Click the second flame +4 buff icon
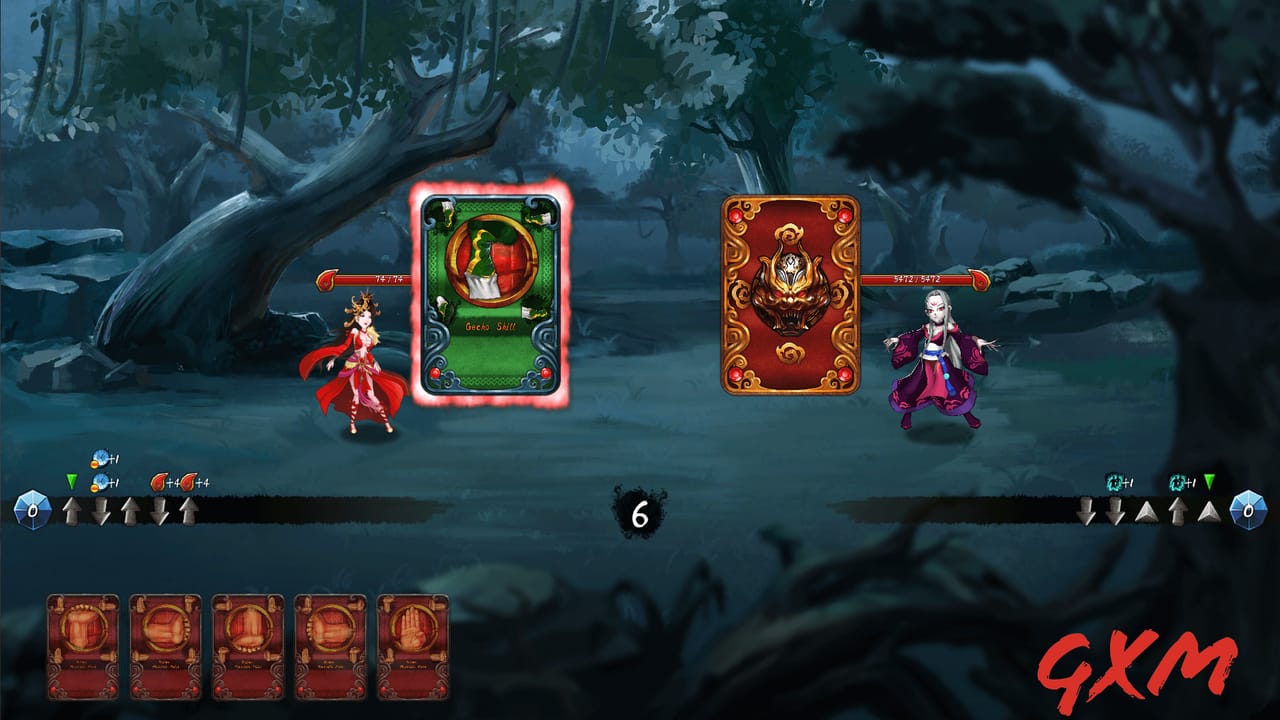 tap(188, 483)
